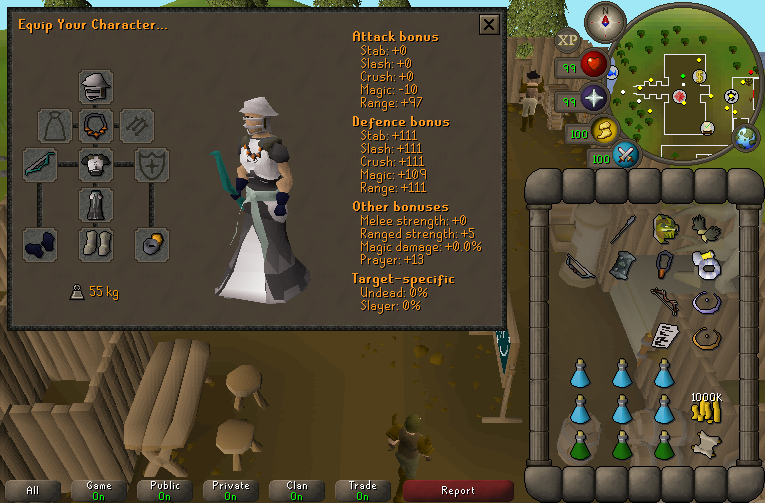Select the equipped robe bottom slot
765x503 pixels.
coord(96,203)
